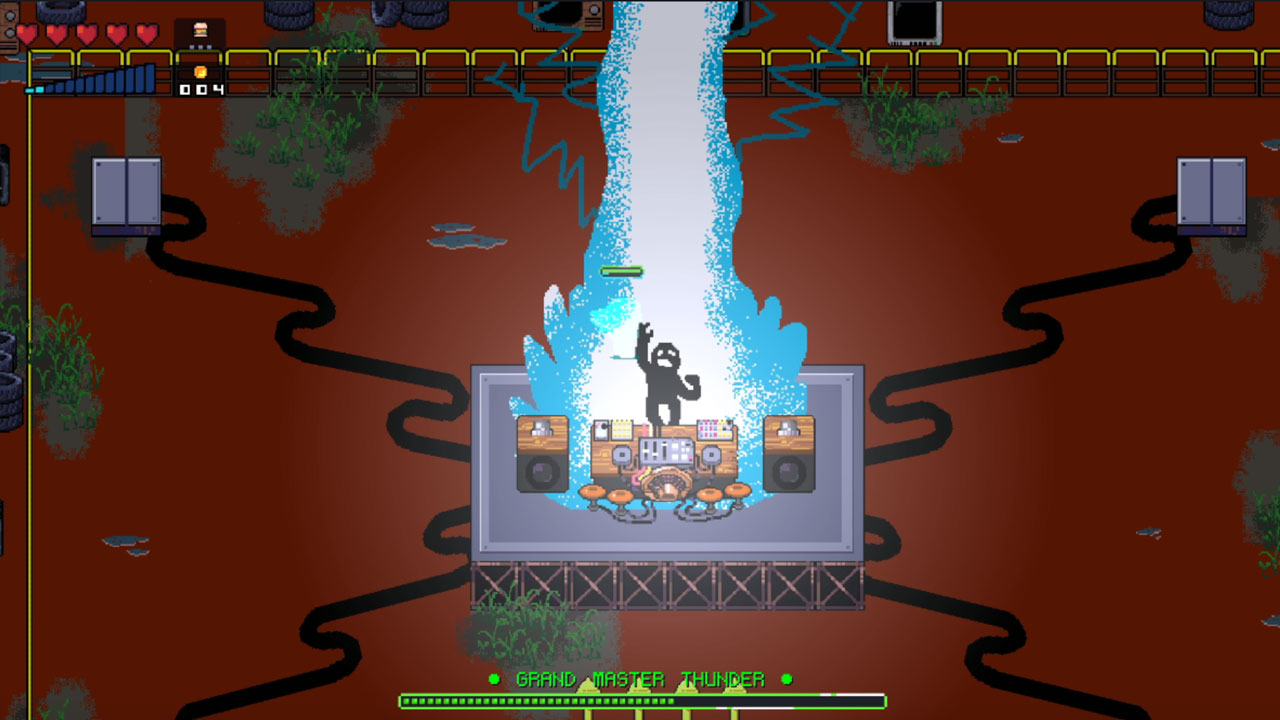This screenshot has width=1280, height=720.
Task: Toggle the right green dot beside the boss name
Action: [x=785, y=679]
